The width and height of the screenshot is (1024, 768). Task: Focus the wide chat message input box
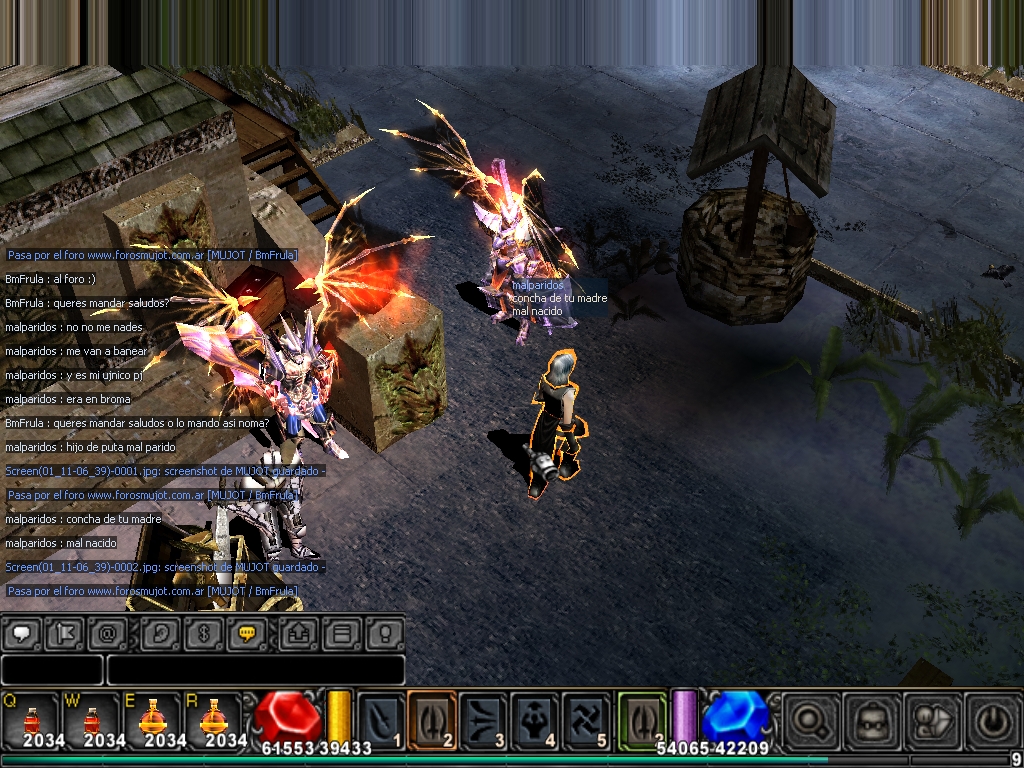click(255, 669)
